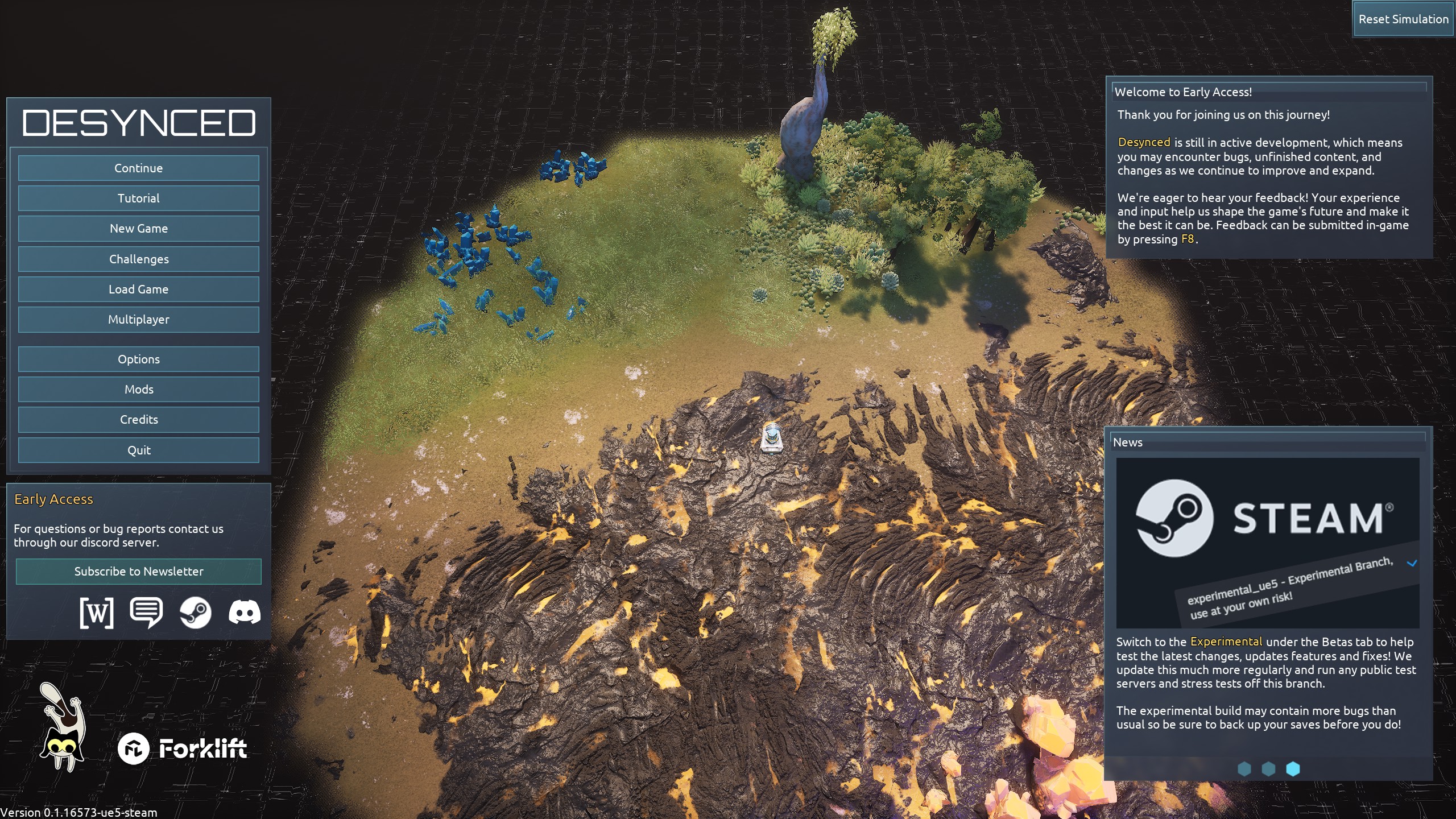
Task: Continue the previous game
Action: click(138, 168)
